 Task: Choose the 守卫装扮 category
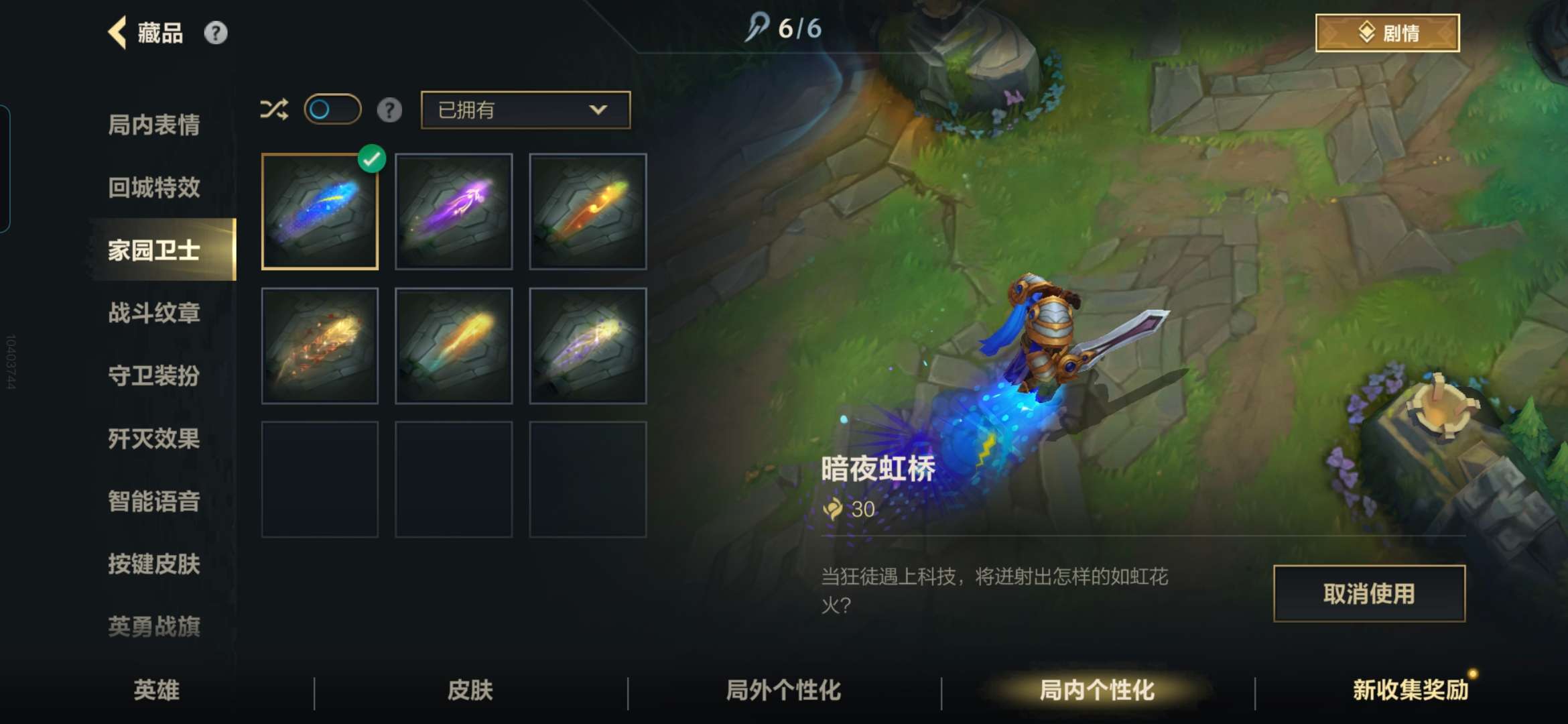point(154,375)
